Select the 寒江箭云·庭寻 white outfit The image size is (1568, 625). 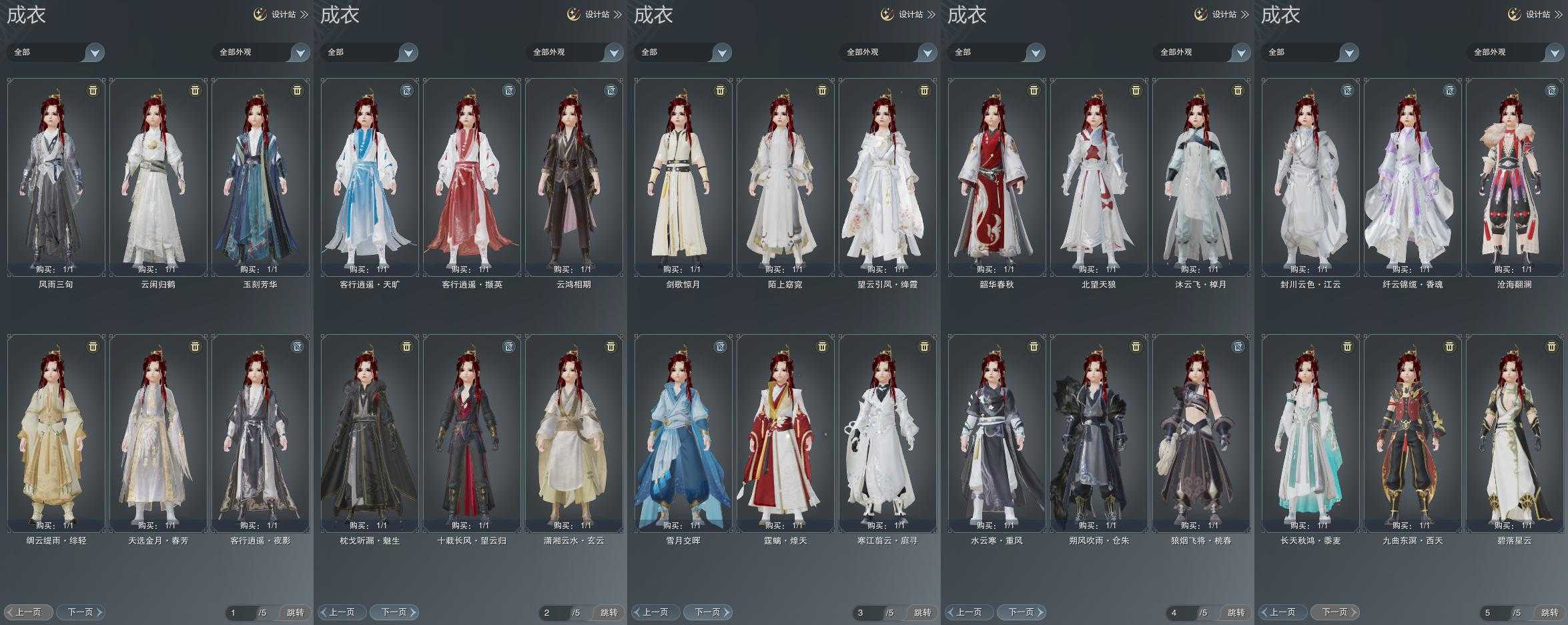click(x=887, y=433)
